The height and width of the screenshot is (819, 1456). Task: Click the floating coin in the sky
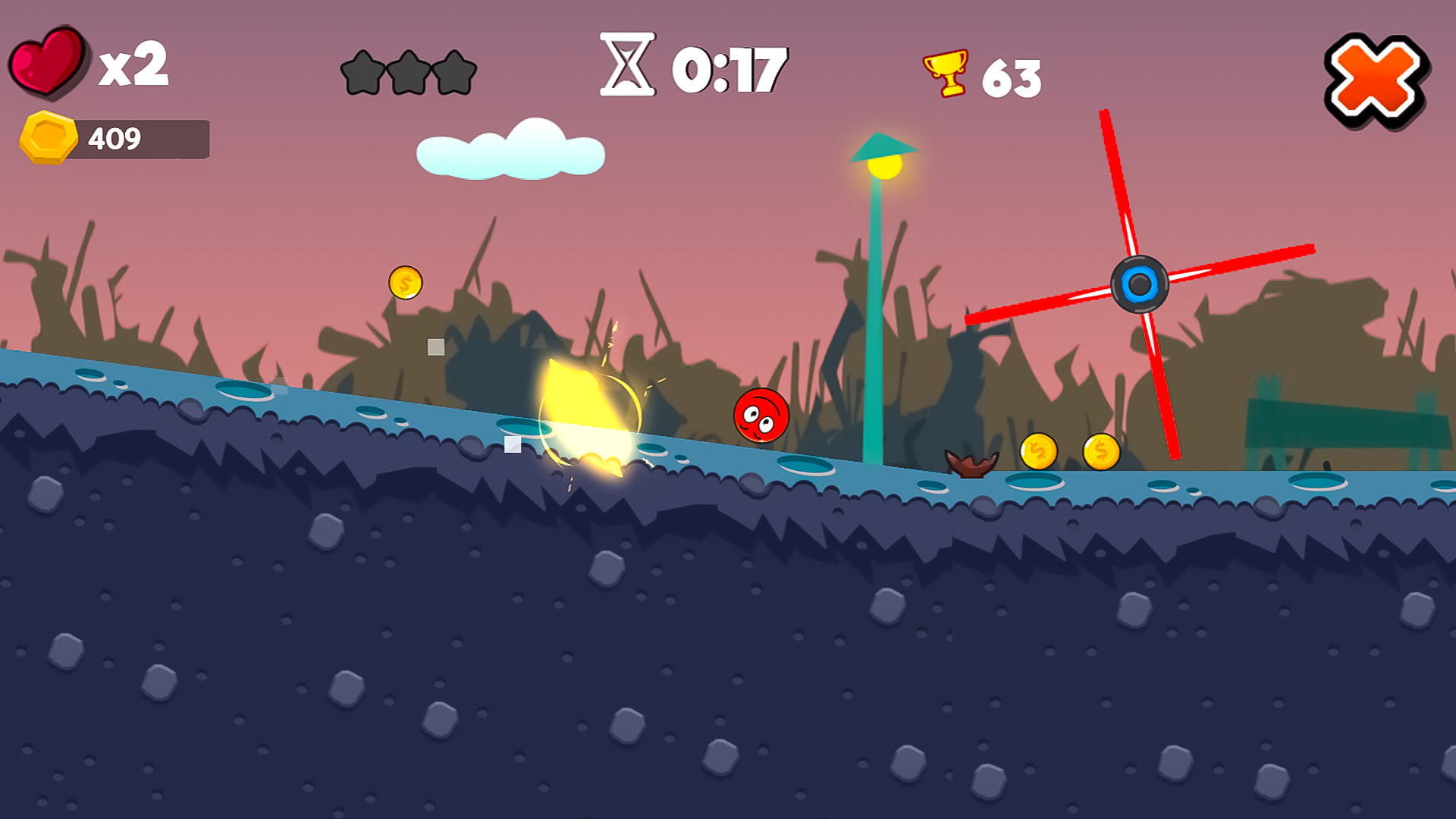tap(405, 284)
